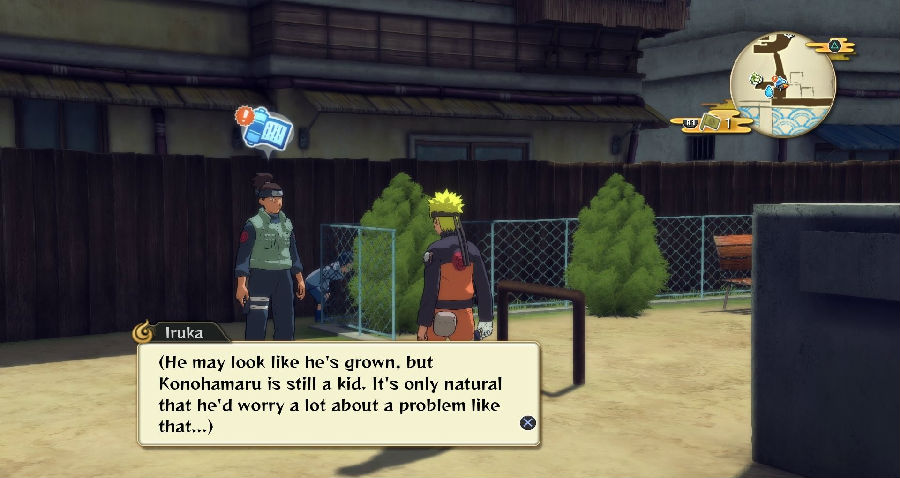Select the blue droplet marker on minimap
This screenshot has height=478, width=900.
(770, 91)
